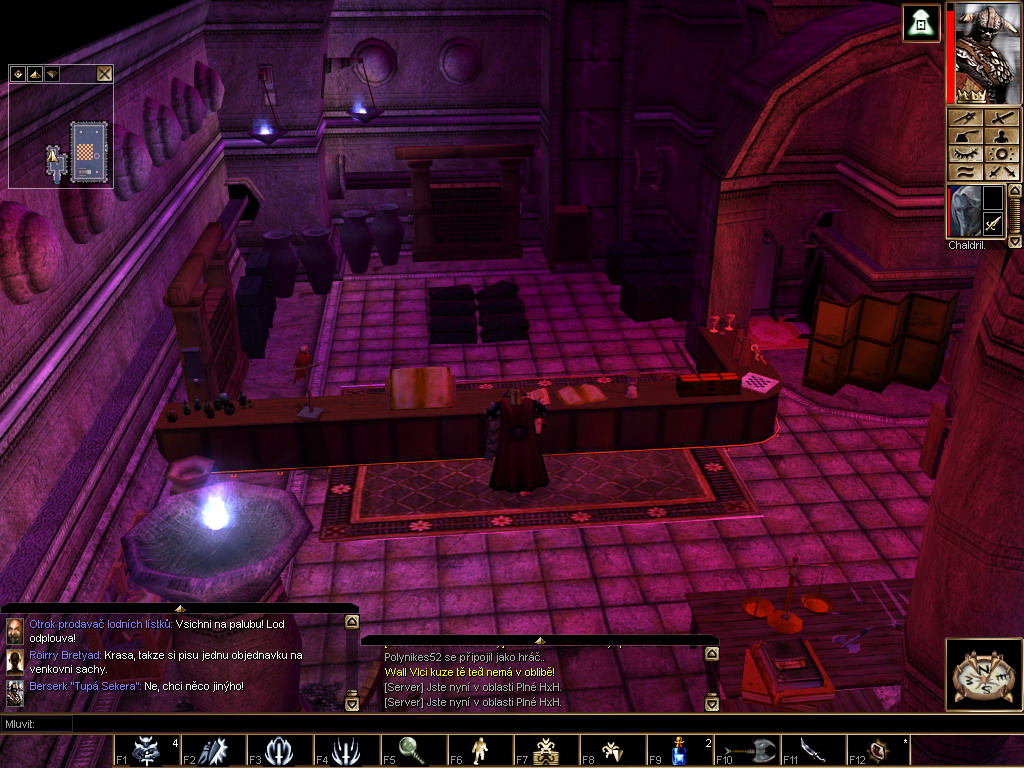Image resolution: width=1024 pixels, height=768 pixels.
Task: Click the minimap area display
Action: (x=61, y=138)
